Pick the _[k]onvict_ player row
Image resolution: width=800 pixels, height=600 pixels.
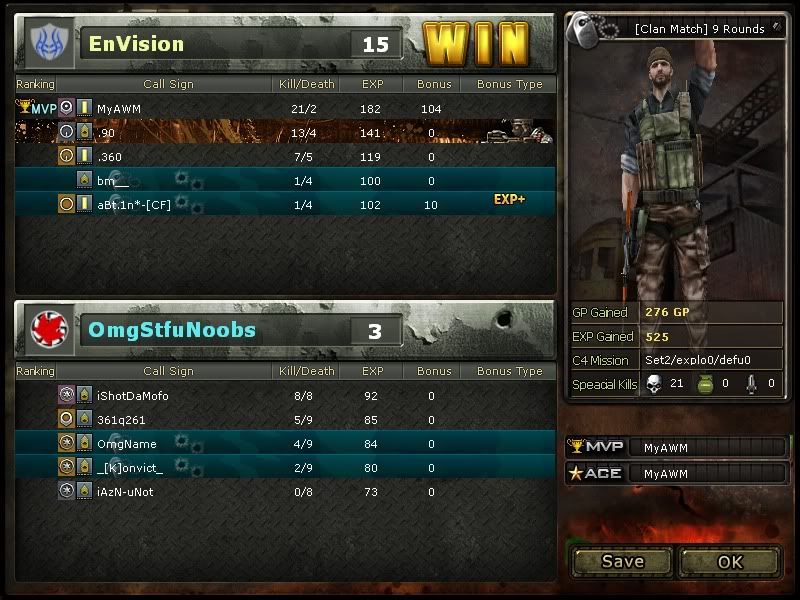click(284, 468)
